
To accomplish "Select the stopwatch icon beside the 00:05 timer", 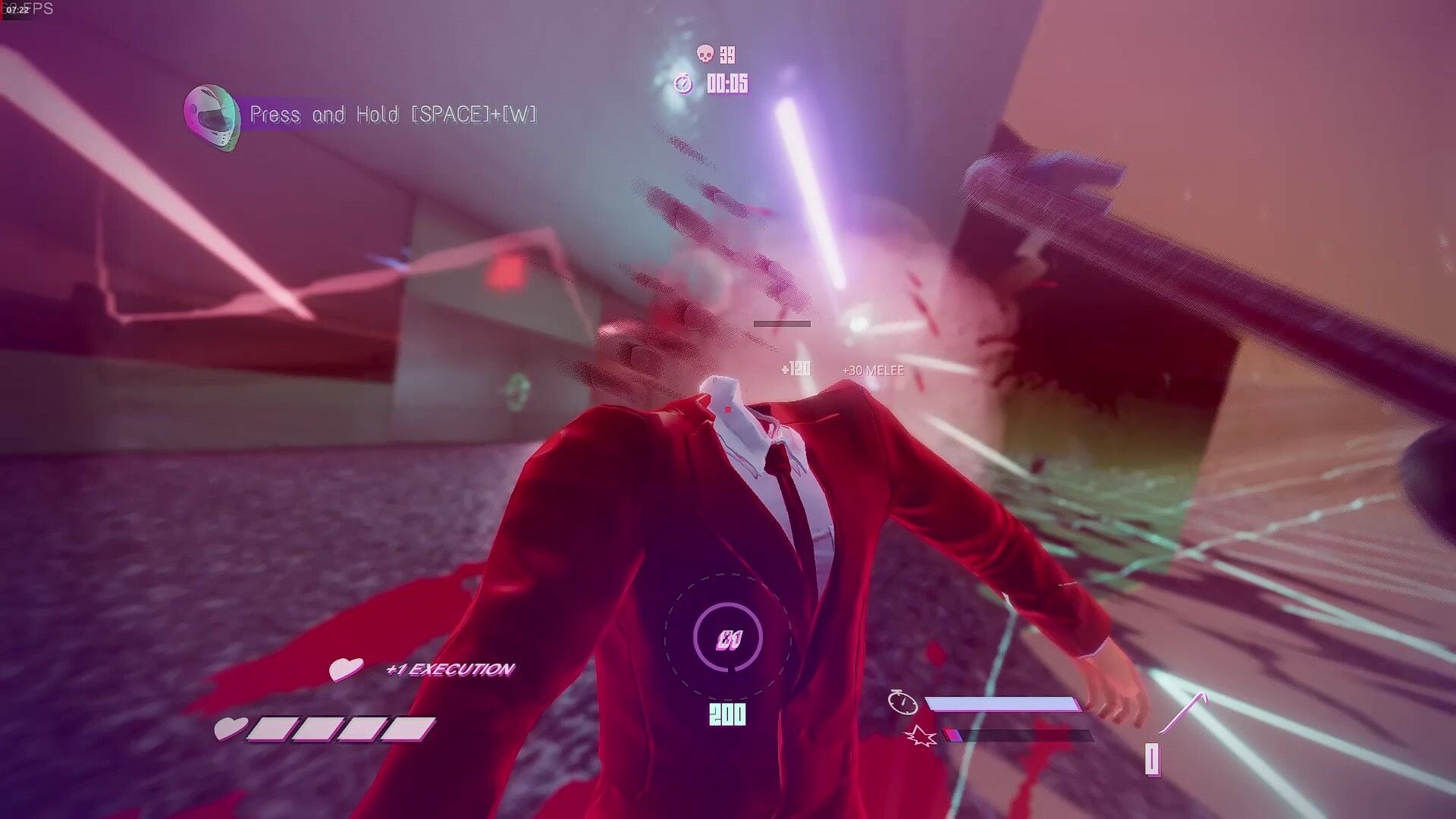I will click(x=682, y=84).
